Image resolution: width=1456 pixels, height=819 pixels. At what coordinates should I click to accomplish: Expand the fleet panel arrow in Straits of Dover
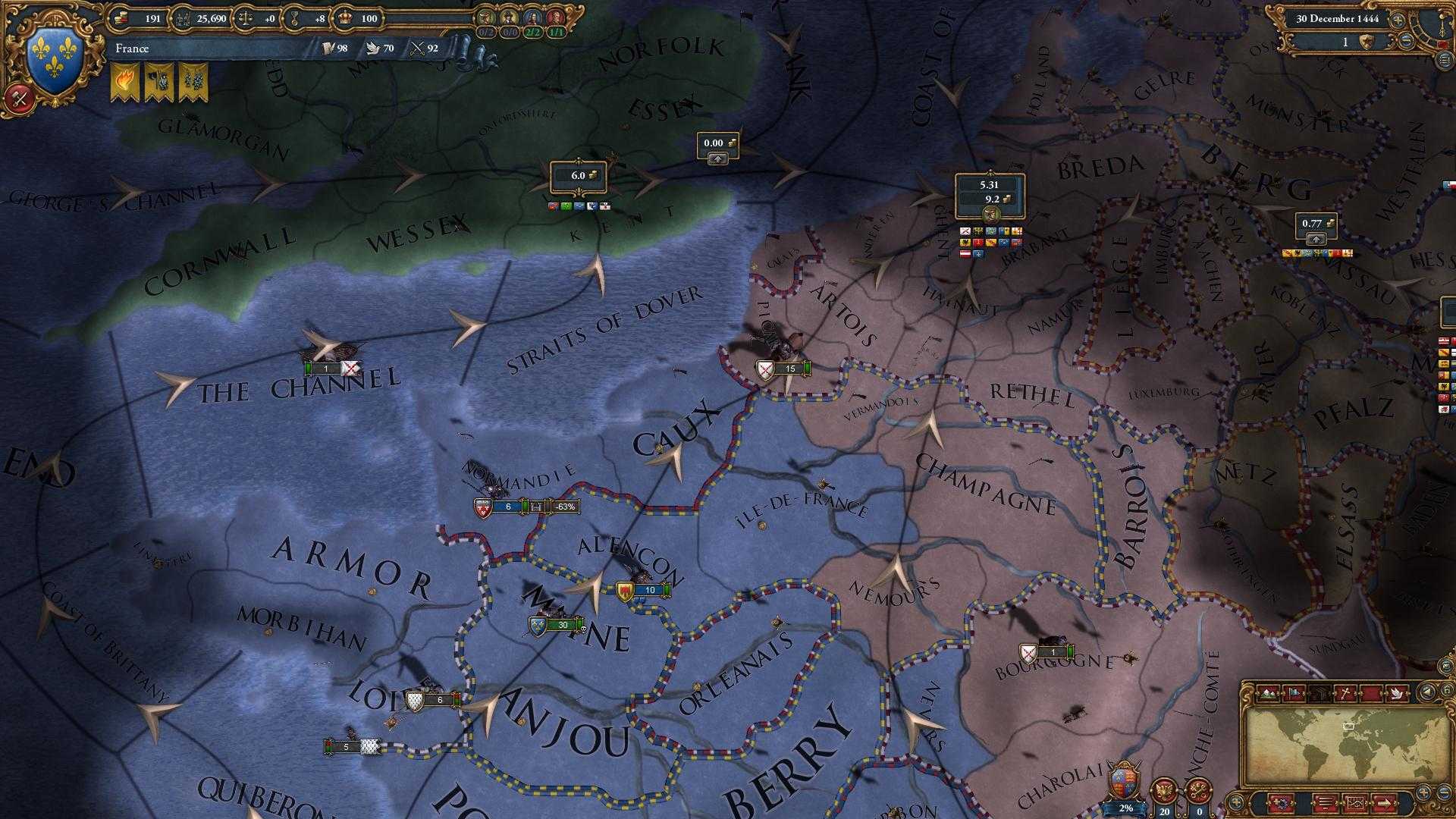(x=717, y=157)
